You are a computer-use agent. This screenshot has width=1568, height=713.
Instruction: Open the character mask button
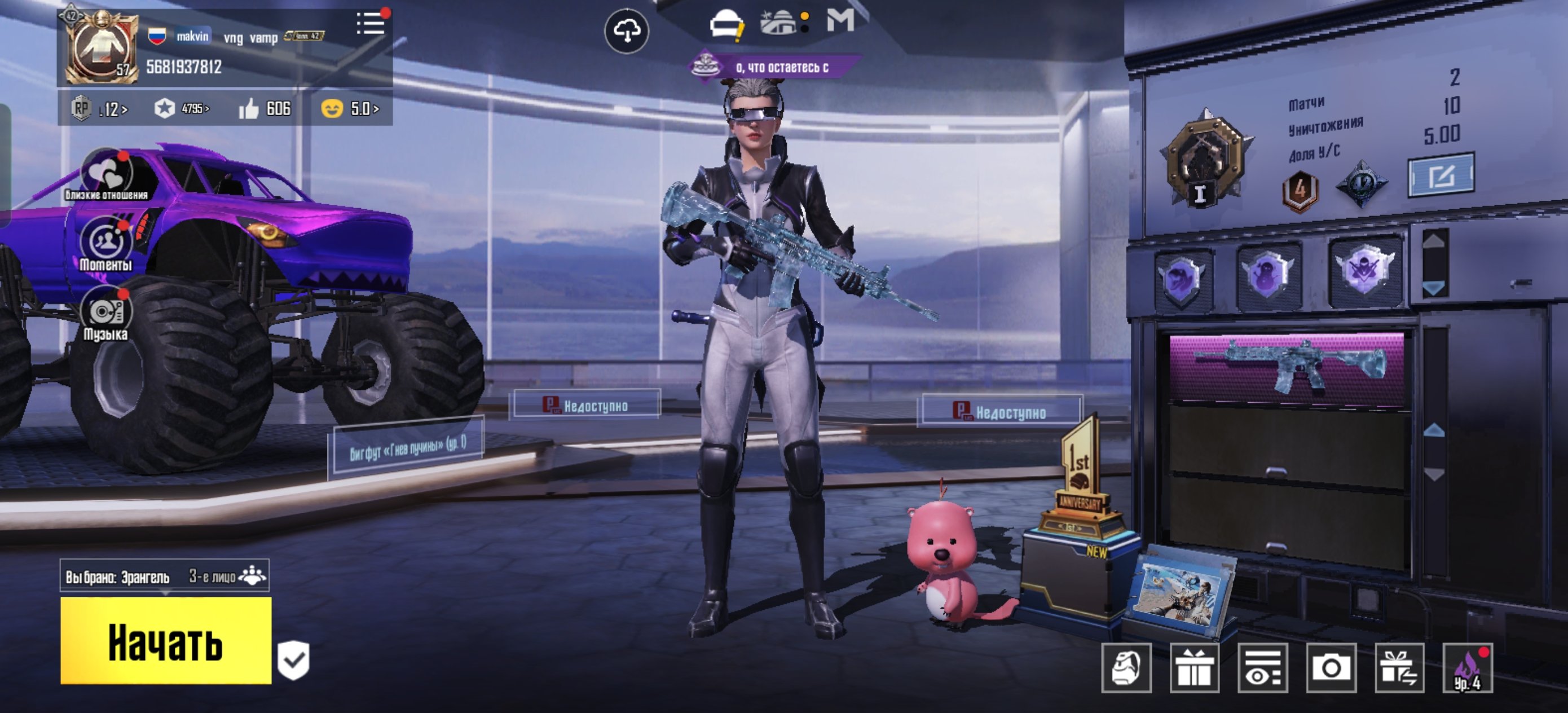click(x=1126, y=668)
